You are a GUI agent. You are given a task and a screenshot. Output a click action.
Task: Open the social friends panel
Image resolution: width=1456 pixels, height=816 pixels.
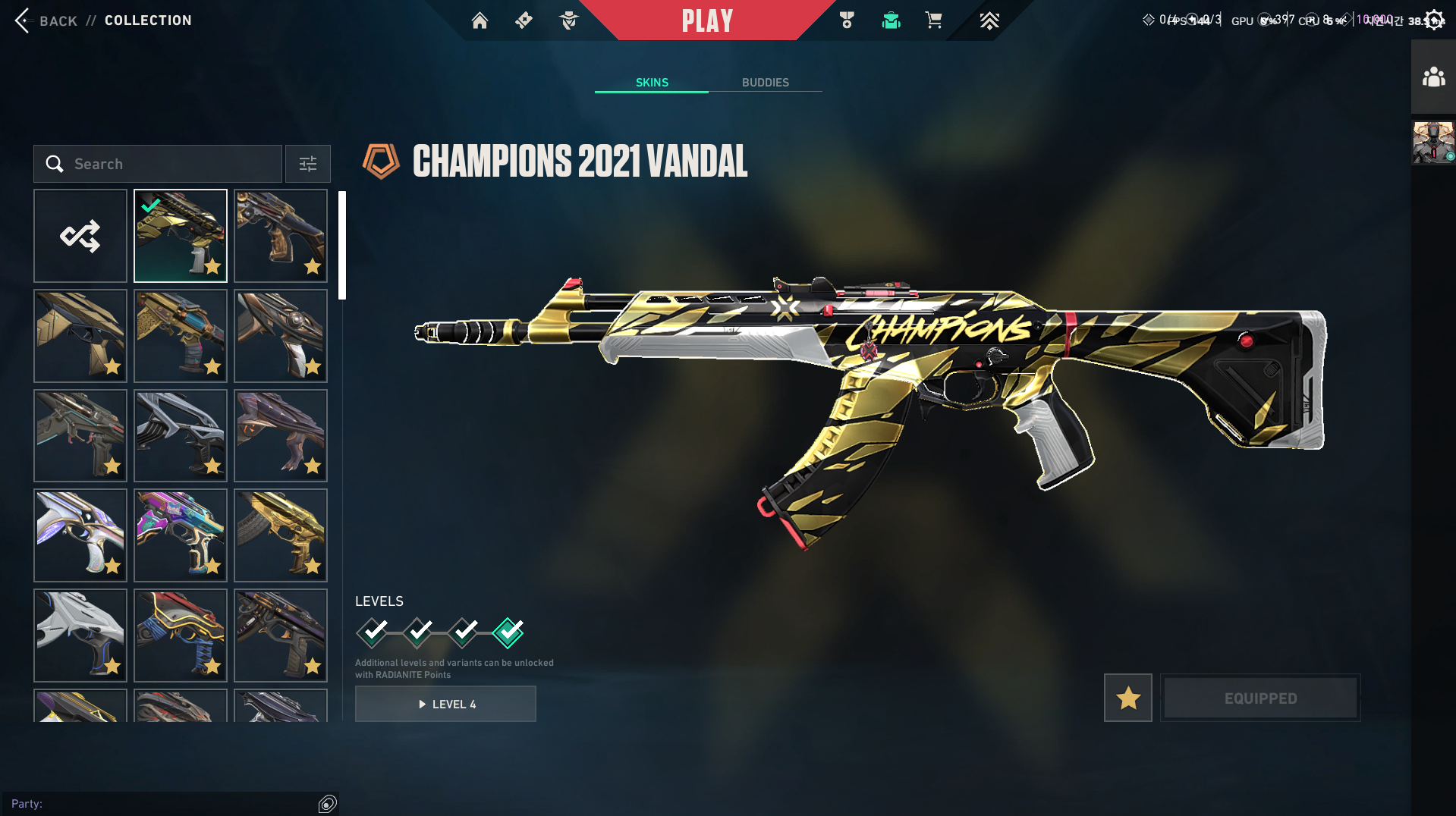click(x=1433, y=77)
